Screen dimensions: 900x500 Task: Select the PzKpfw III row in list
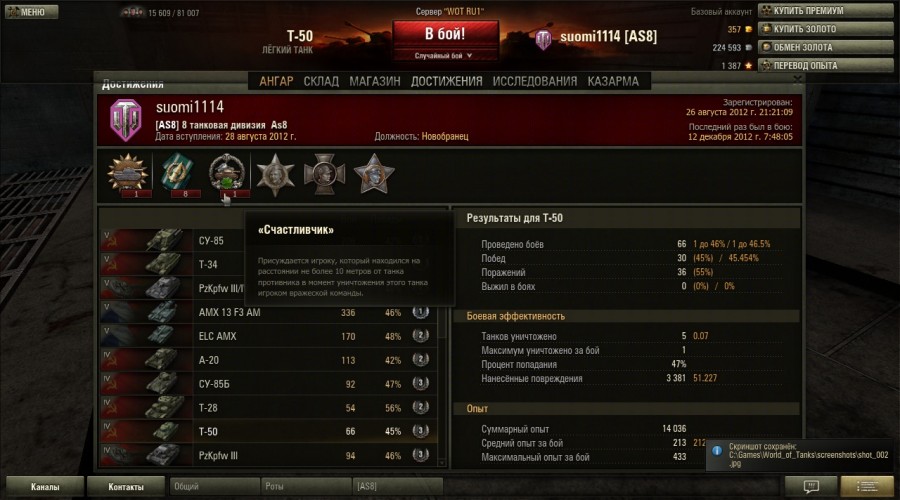[268, 456]
